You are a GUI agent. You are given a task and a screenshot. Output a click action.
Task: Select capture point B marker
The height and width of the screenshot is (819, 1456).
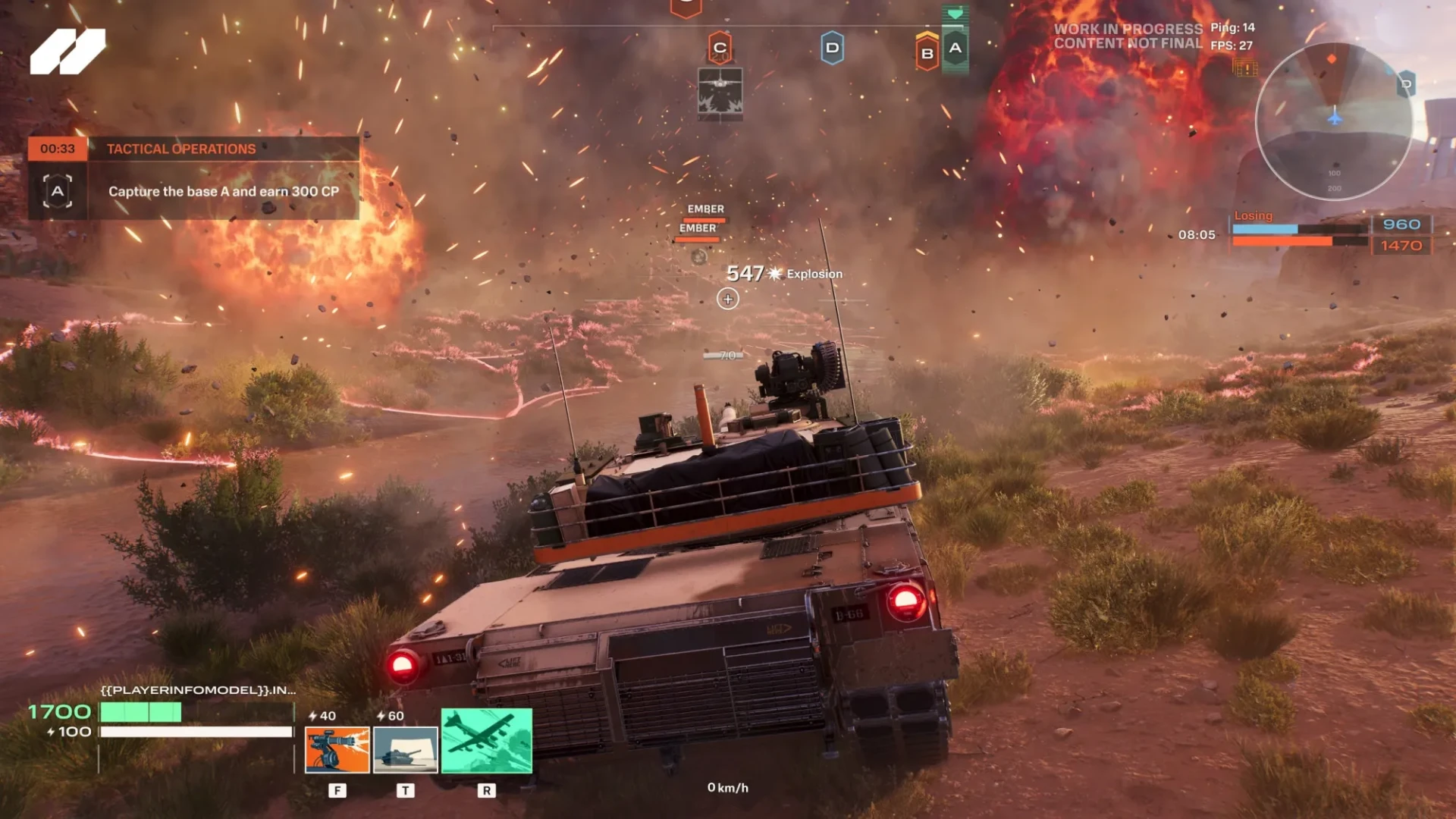[x=927, y=53]
